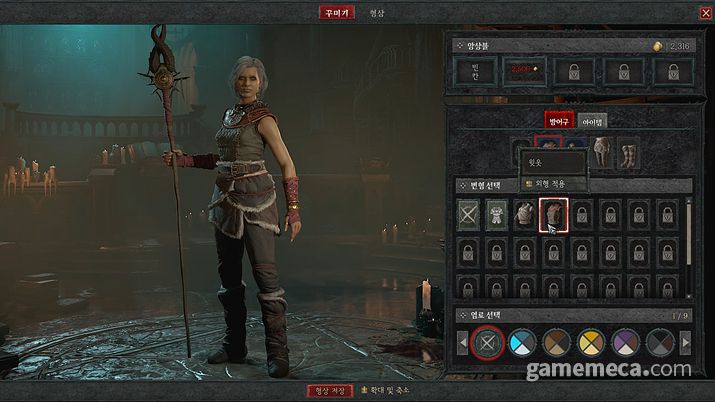Image resolution: width=715 pixels, height=402 pixels.
Task: Select the crossed-out no-variant slot
Action: tap(470, 213)
